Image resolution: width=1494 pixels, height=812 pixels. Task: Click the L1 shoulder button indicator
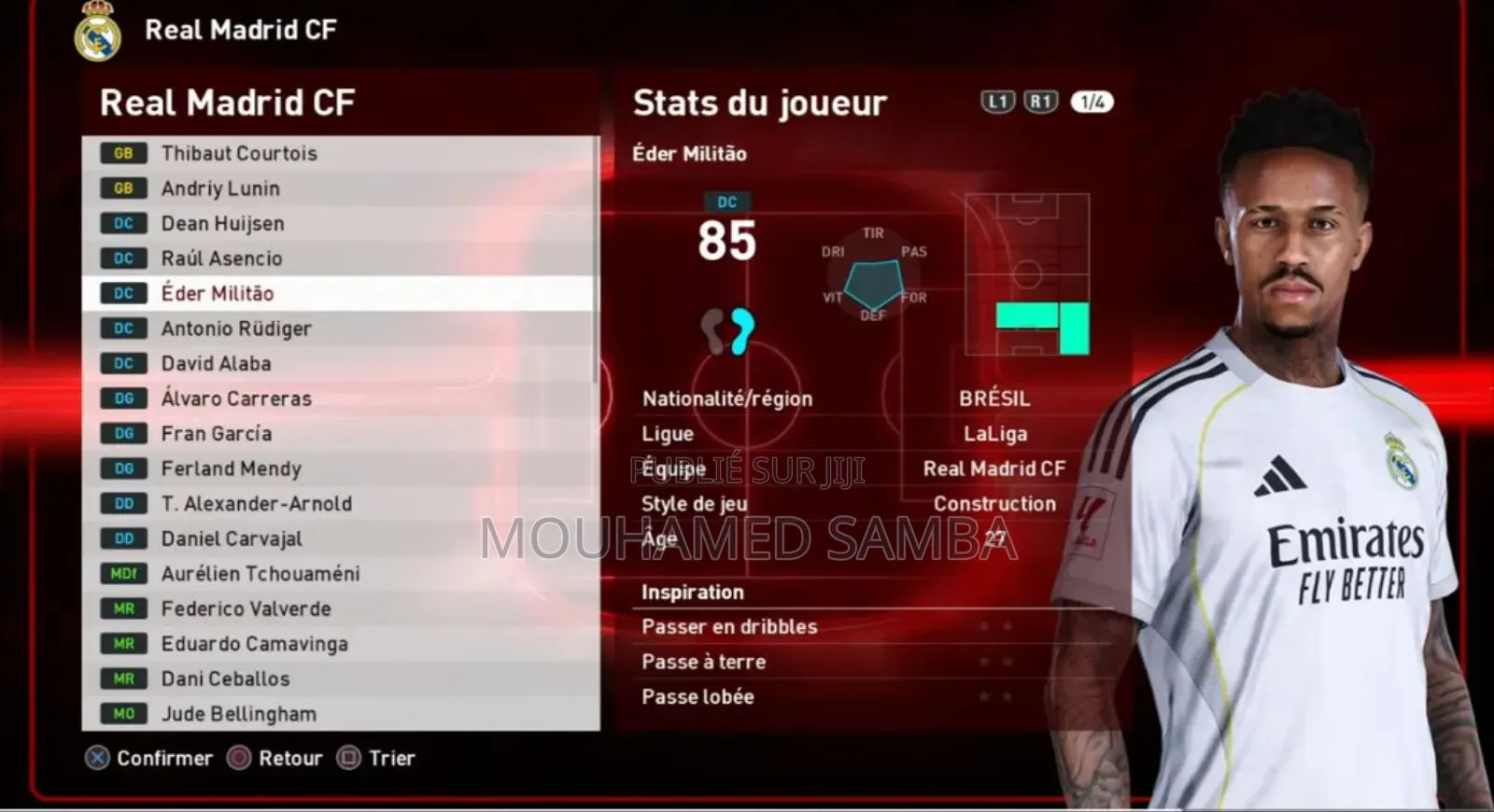996,101
